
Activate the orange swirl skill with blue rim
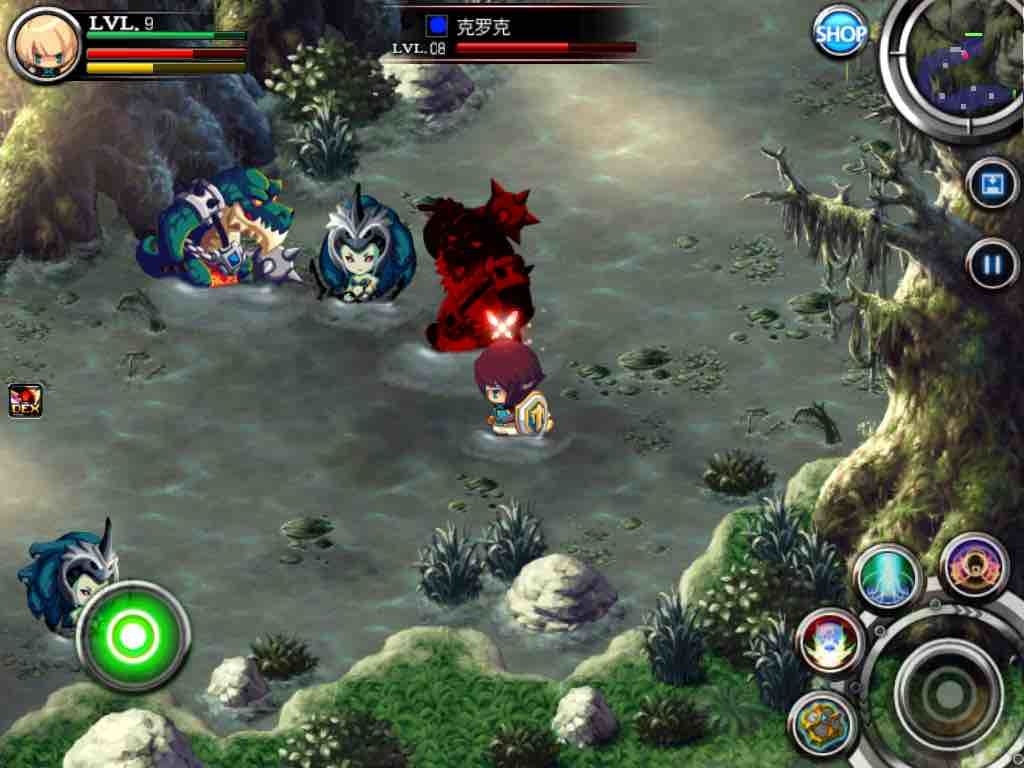[824, 723]
